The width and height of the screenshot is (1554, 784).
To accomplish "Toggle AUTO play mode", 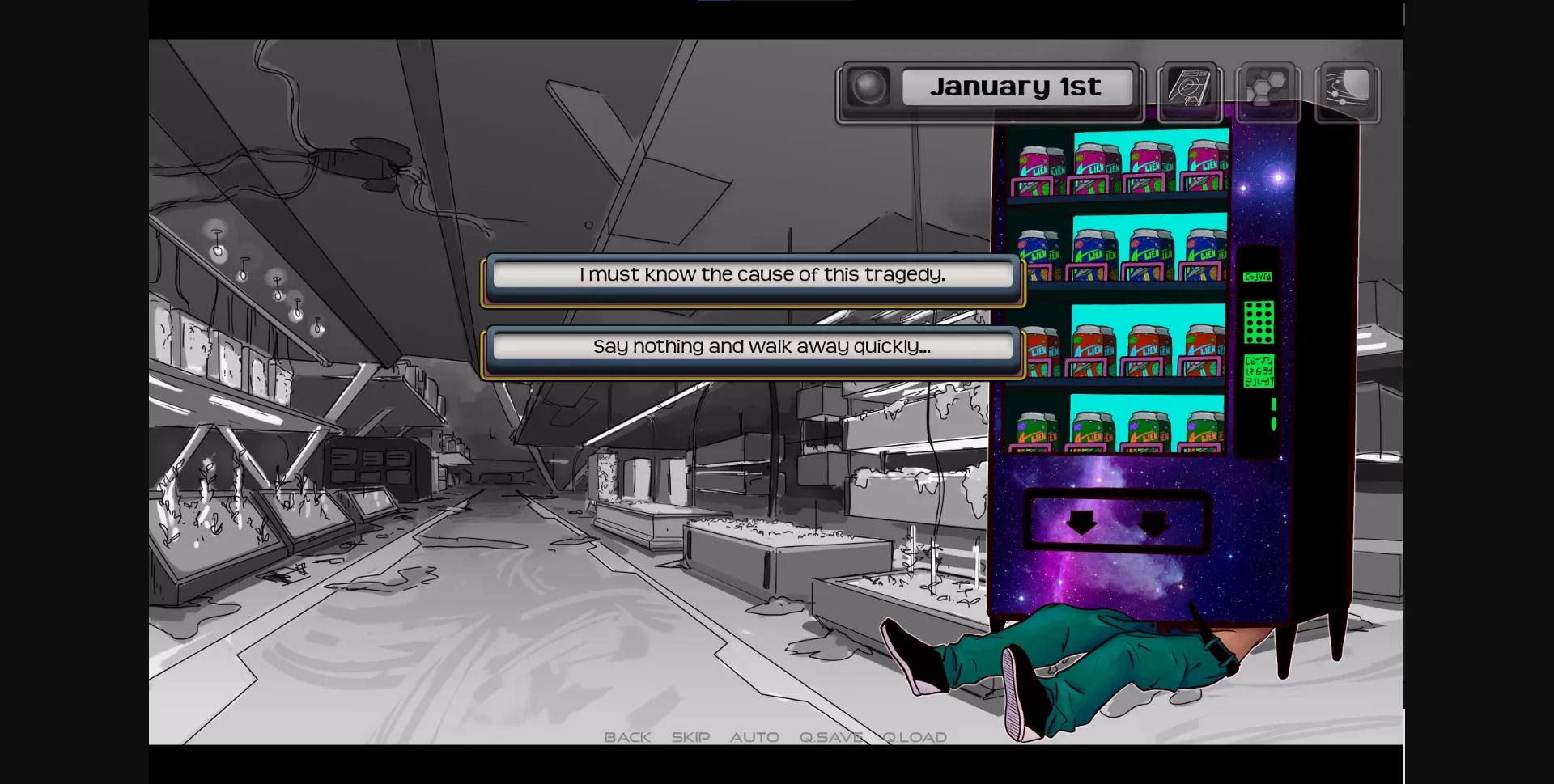I will (x=754, y=737).
